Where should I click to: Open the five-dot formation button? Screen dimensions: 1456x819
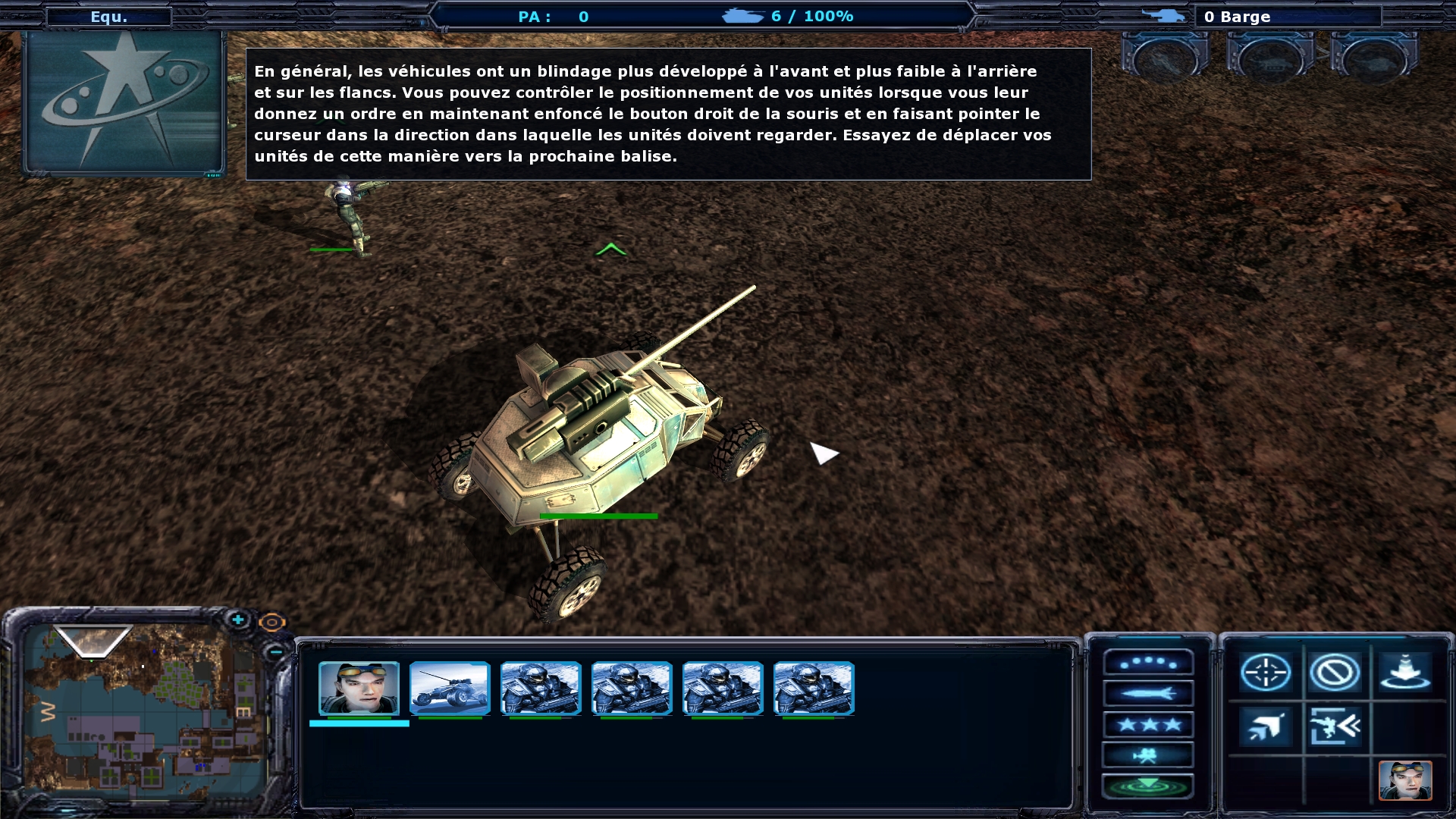(x=1148, y=663)
